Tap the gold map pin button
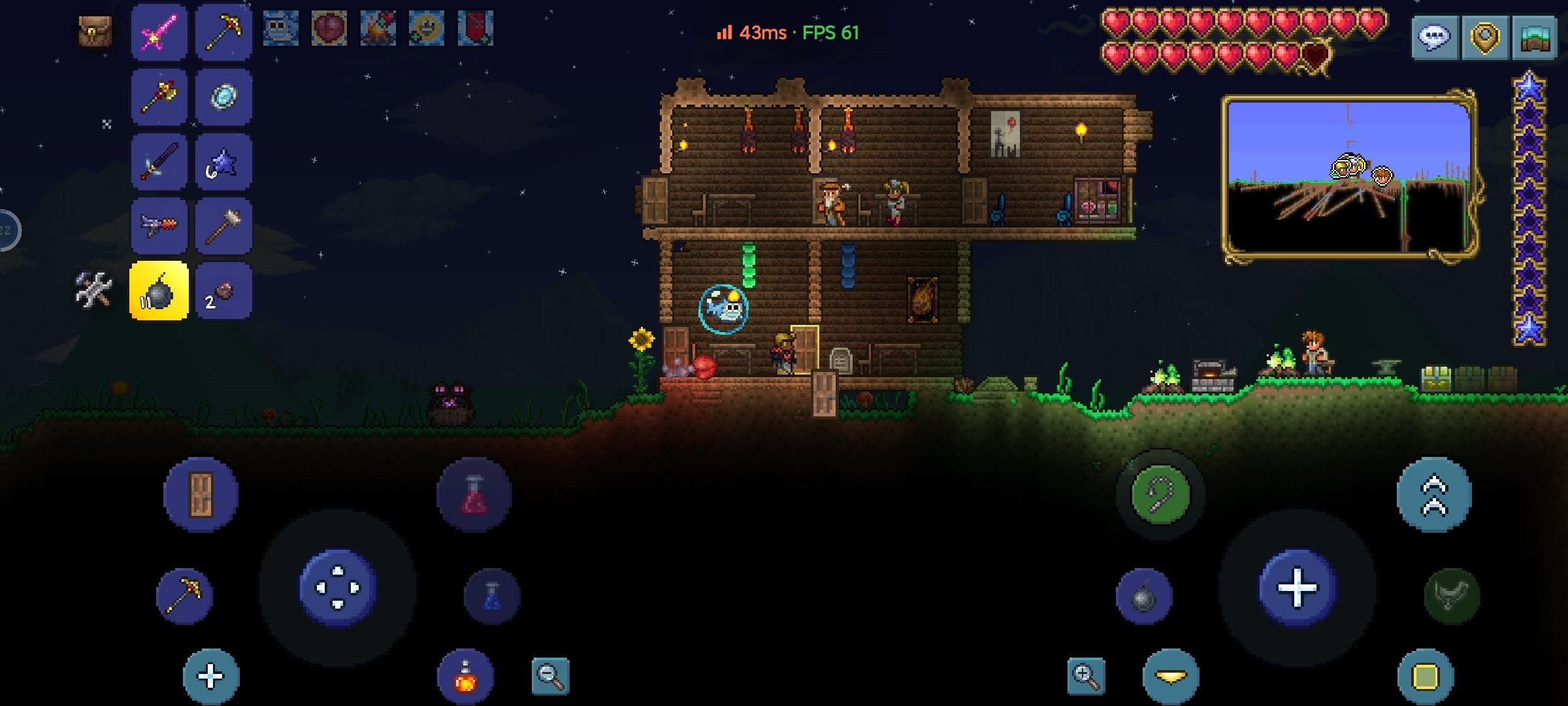 [x=1484, y=37]
